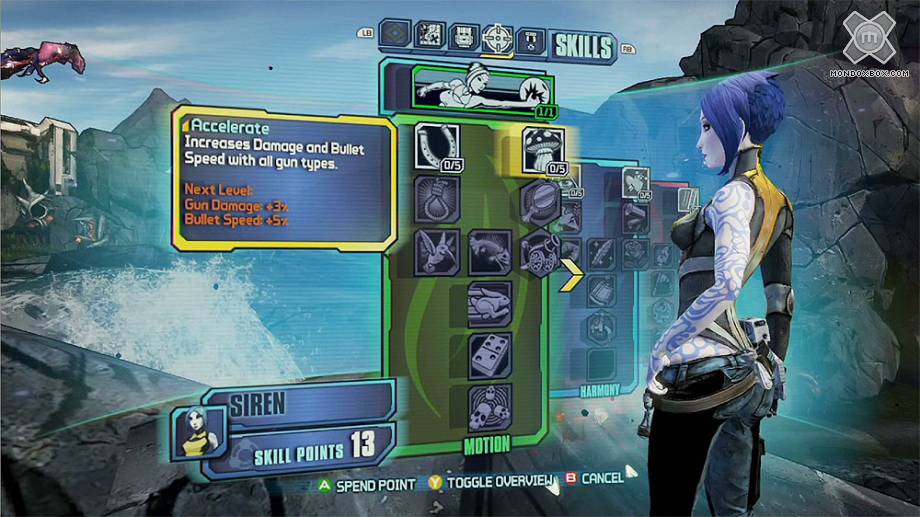Image resolution: width=920 pixels, height=517 pixels.
Task: Select the hexagonal mirror skill icon
Action: point(541,198)
